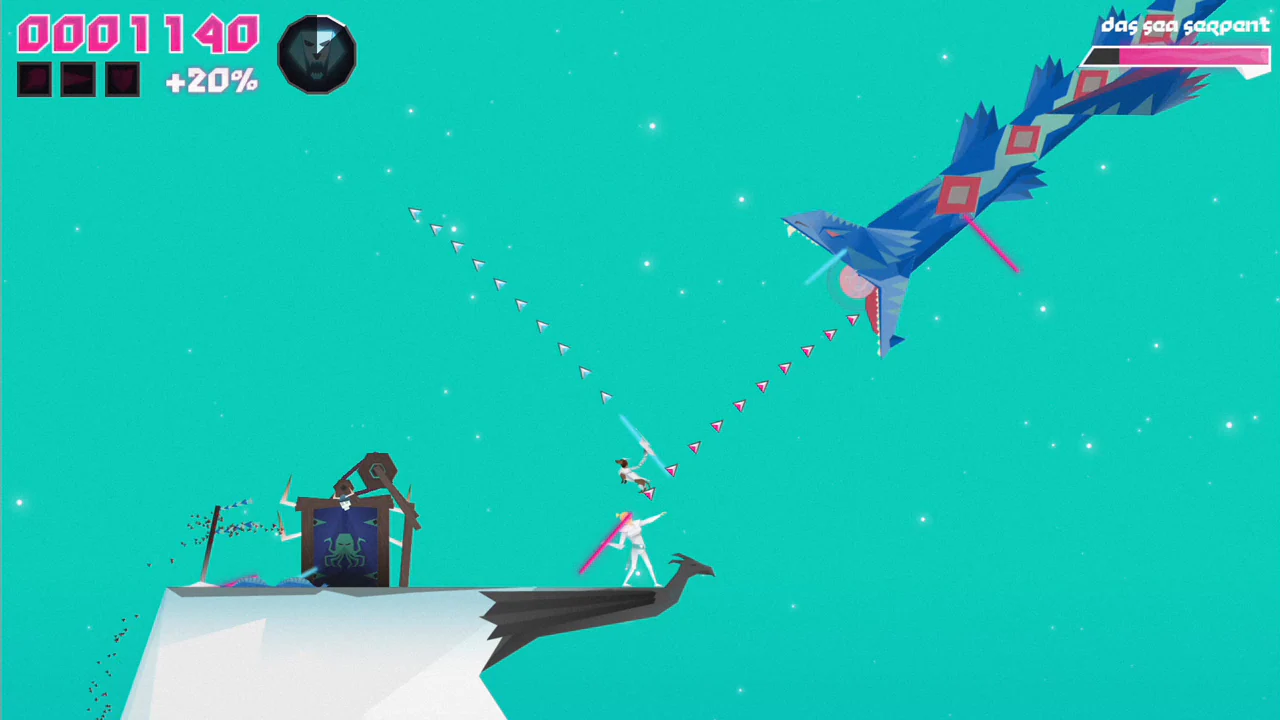Select the second health square in the HUD
Viewport: 1280px width, 720px height.
point(77,79)
